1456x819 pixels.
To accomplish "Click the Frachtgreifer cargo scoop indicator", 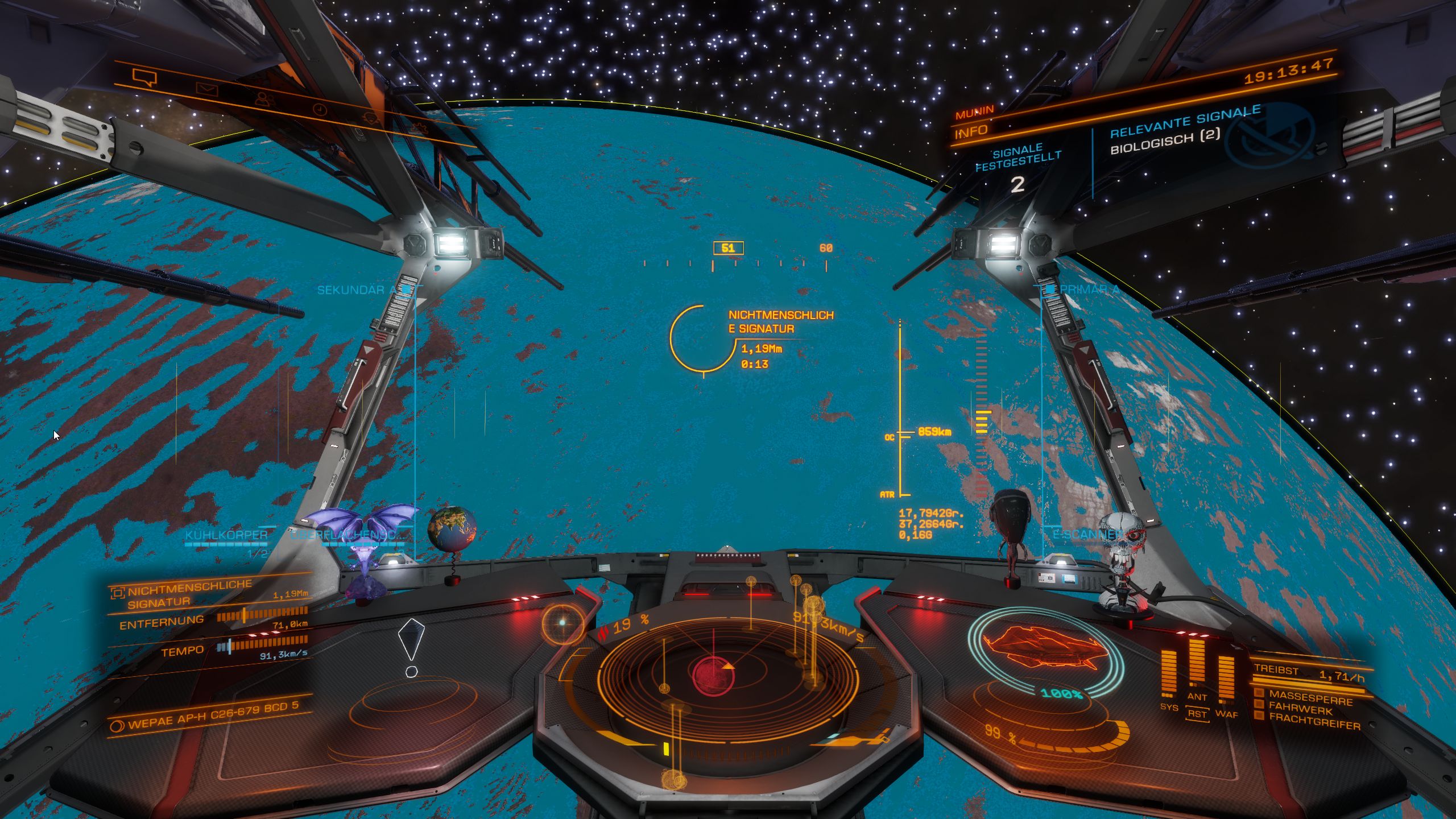I will click(x=1314, y=722).
